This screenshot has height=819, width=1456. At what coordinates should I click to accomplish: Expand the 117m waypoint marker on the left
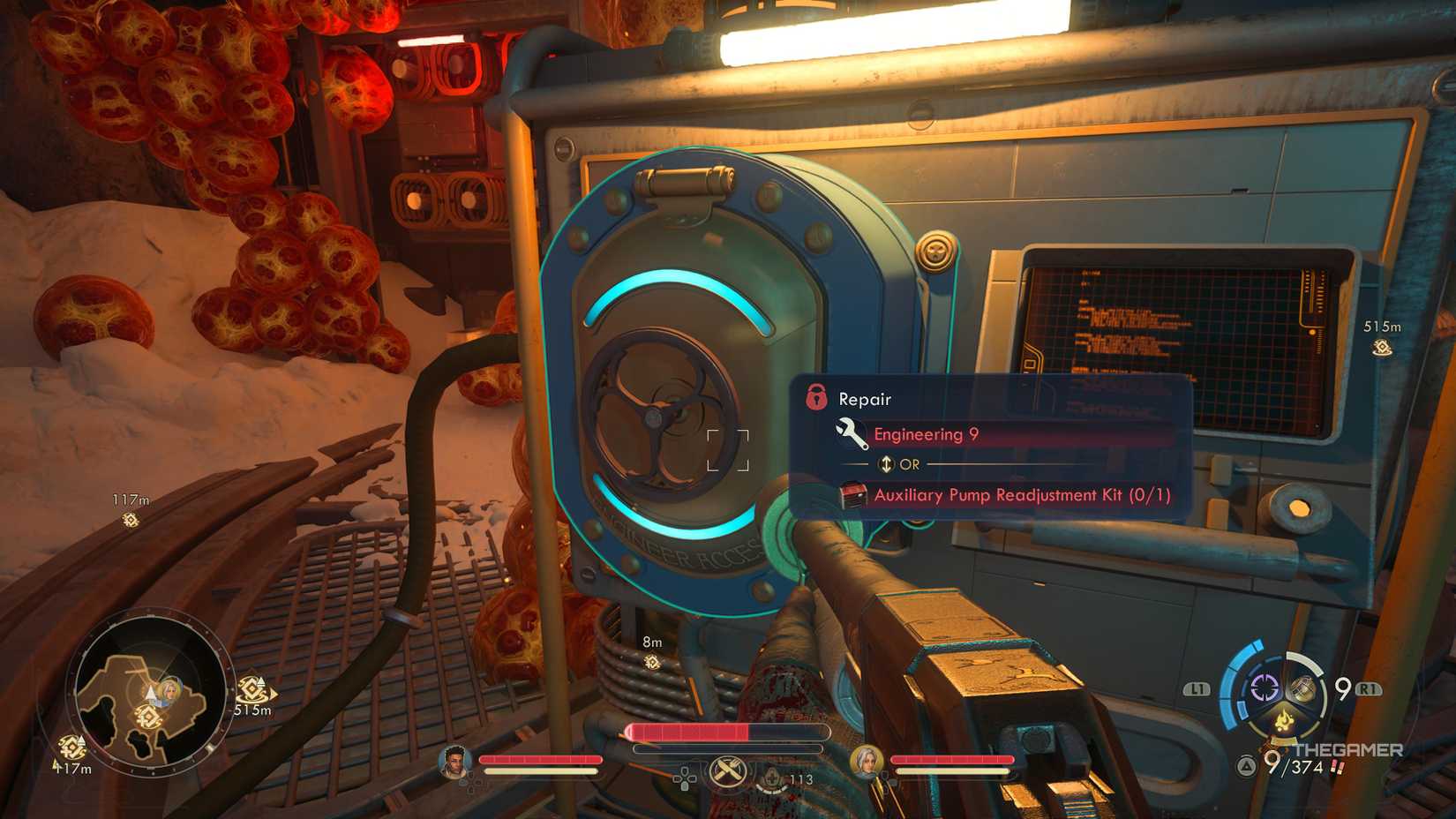tap(130, 509)
